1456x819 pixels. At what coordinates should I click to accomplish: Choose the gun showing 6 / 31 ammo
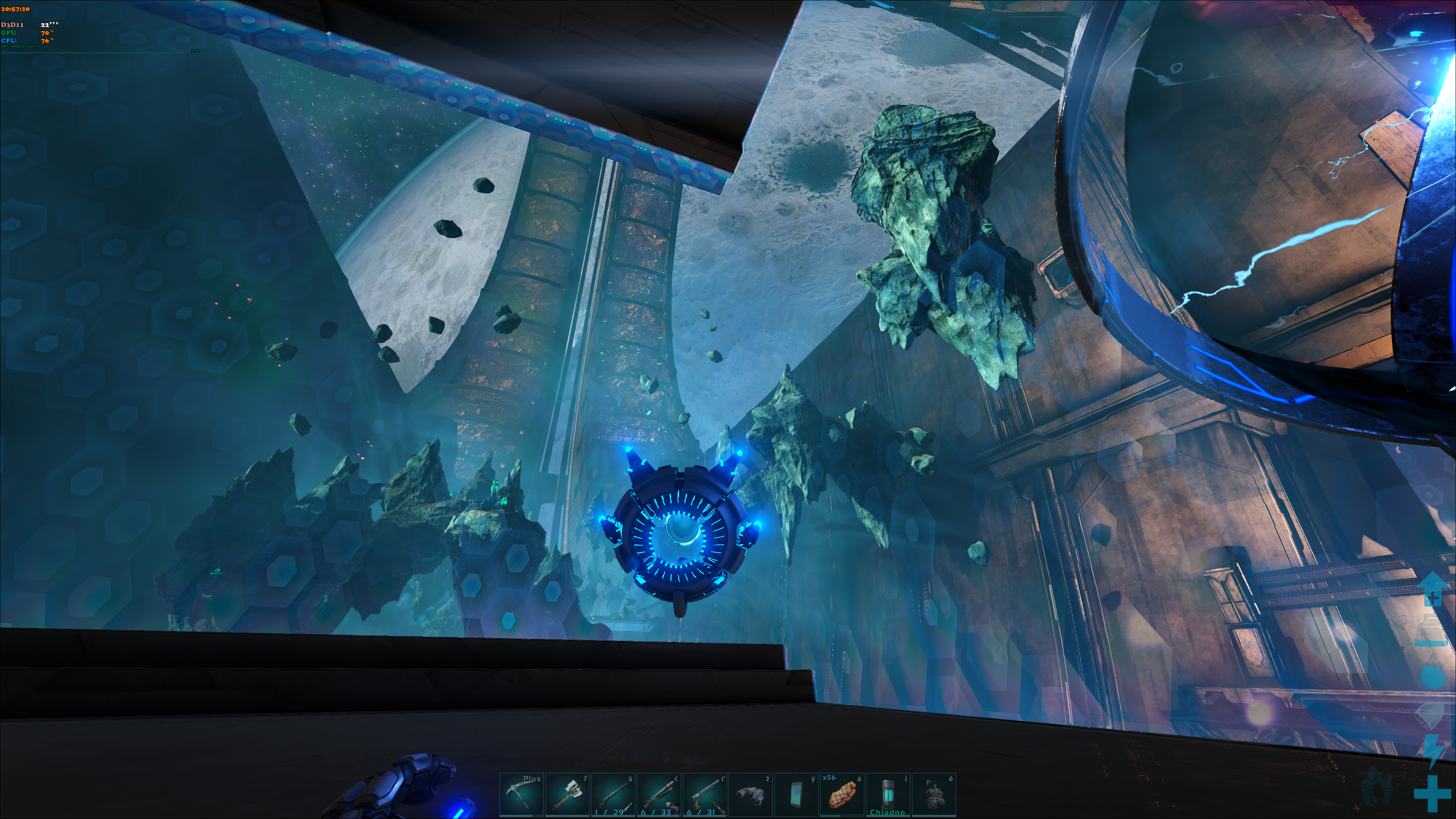(705, 795)
